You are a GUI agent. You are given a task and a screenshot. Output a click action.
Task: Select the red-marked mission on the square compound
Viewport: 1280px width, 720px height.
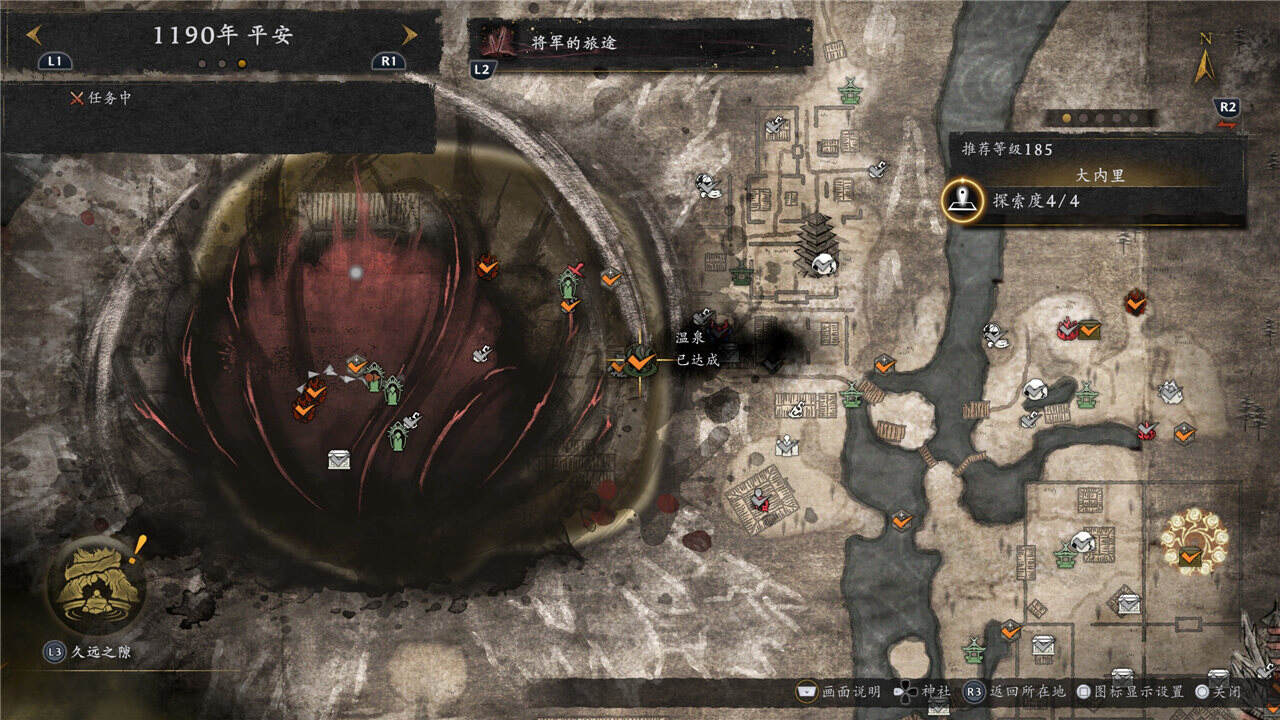coord(762,499)
